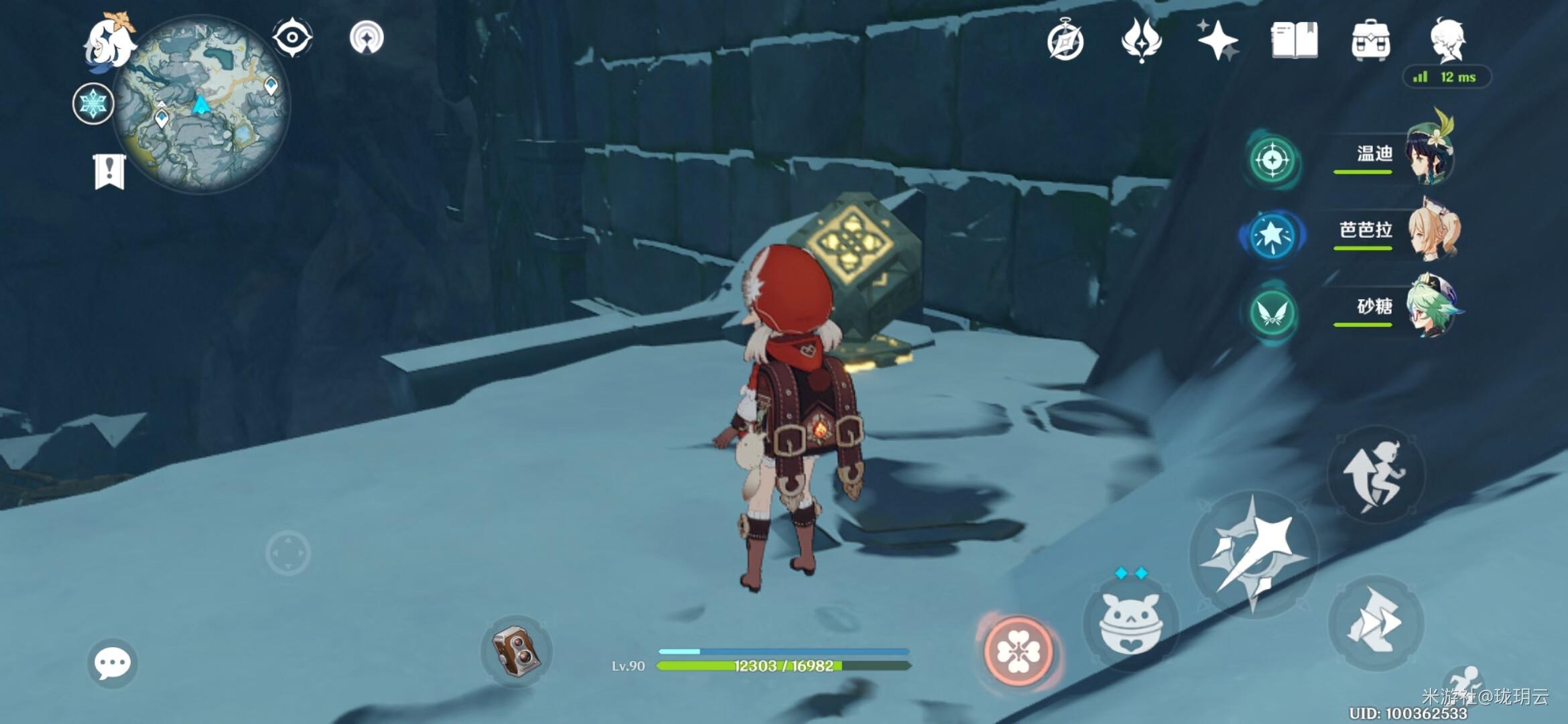Image resolution: width=1568 pixels, height=724 pixels.
Task: Use the Kamera gadget
Action: (x=516, y=650)
